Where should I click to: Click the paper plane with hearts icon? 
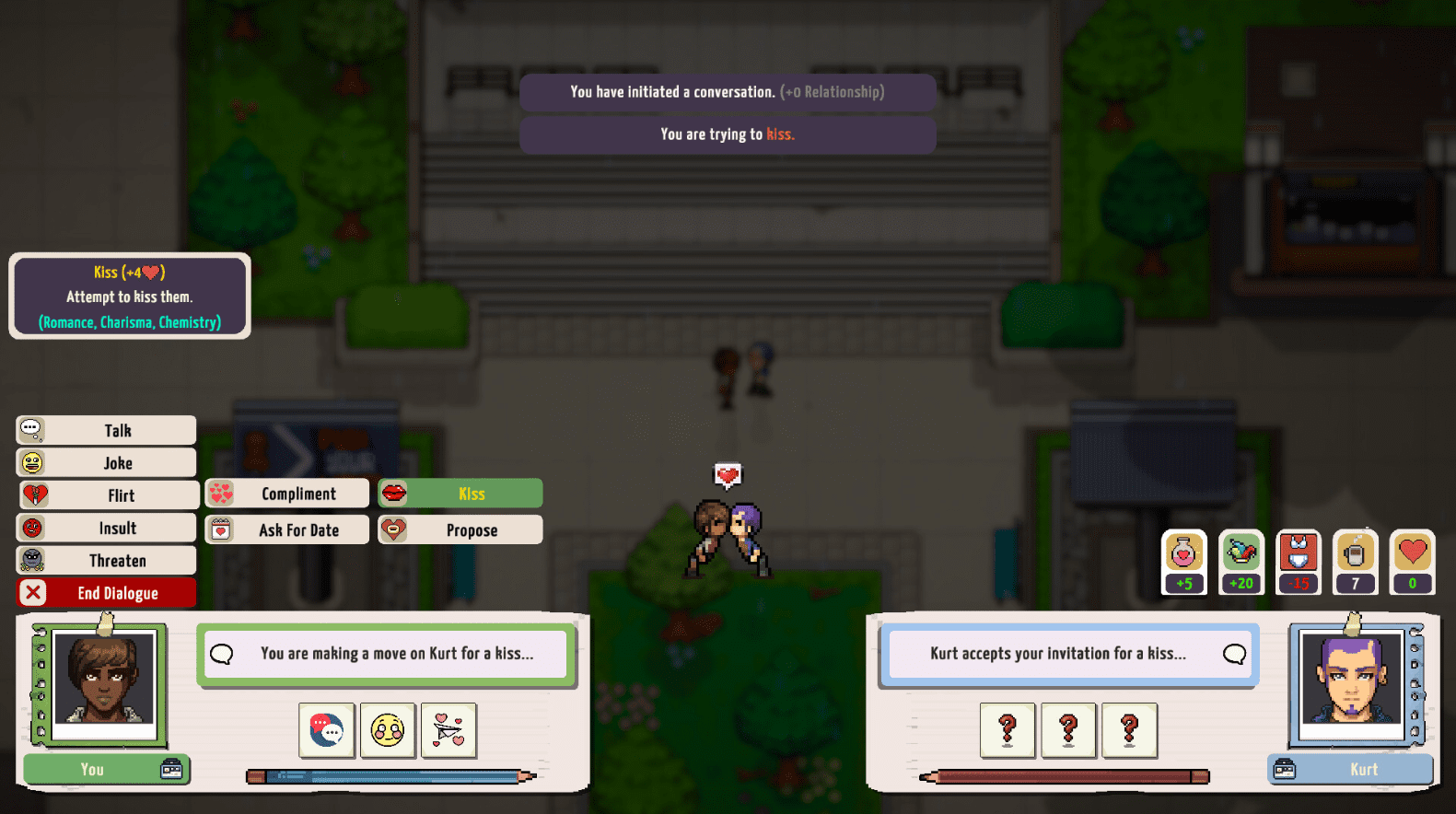(448, 730)
